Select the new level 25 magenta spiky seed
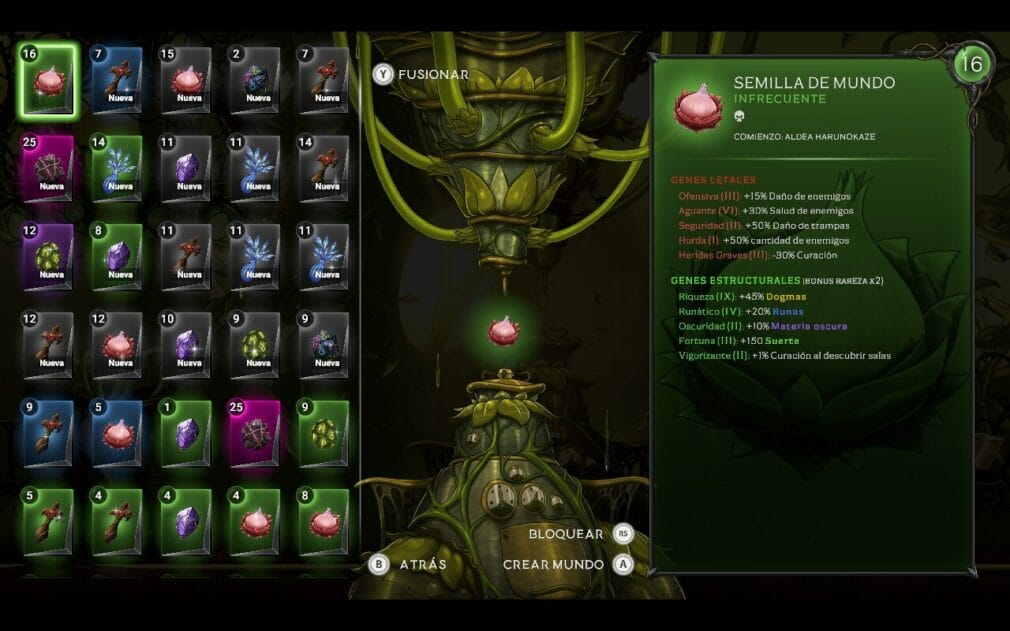This screenshot has width=1010, height=631. 47,168
